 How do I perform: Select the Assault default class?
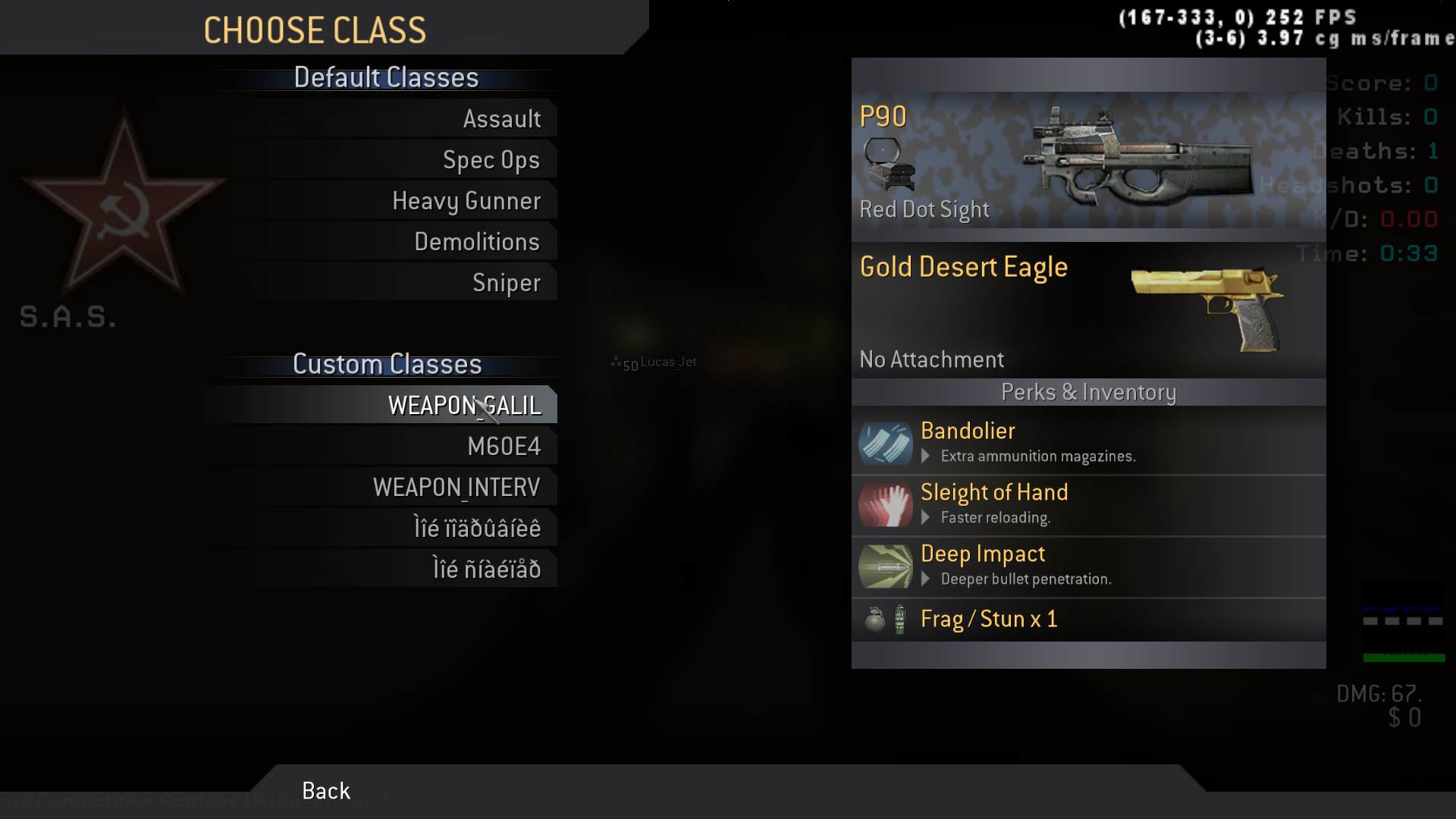501,119
